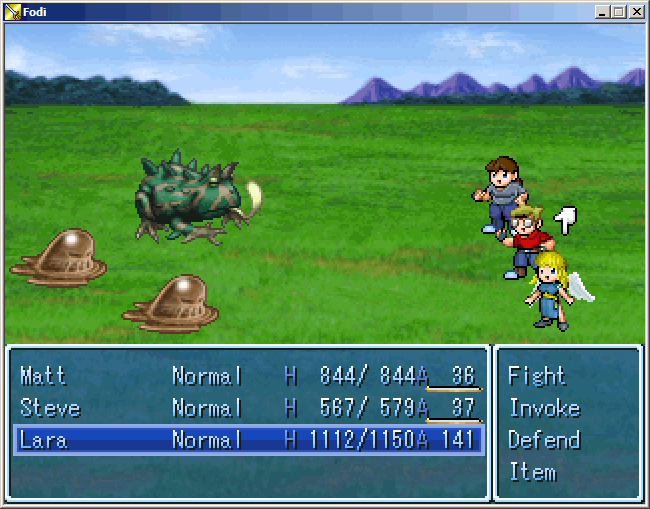Screen dimensions: 650x509
Task: Select the Invoke command
Action: [x=544, y=408]
